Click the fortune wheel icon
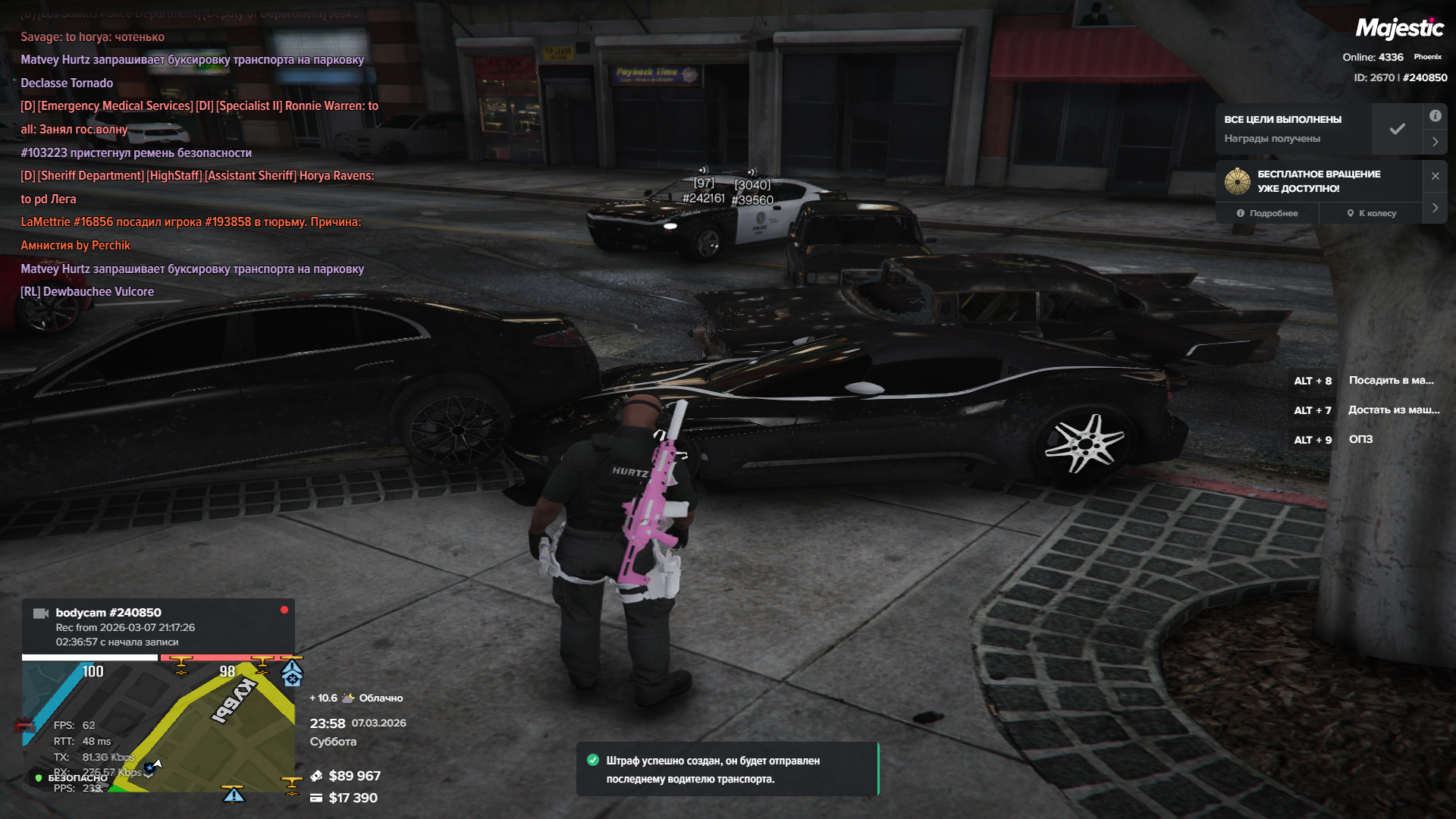Image resolution: width=1456 pixels, height=819 pixels. [x=1238, y=181]
